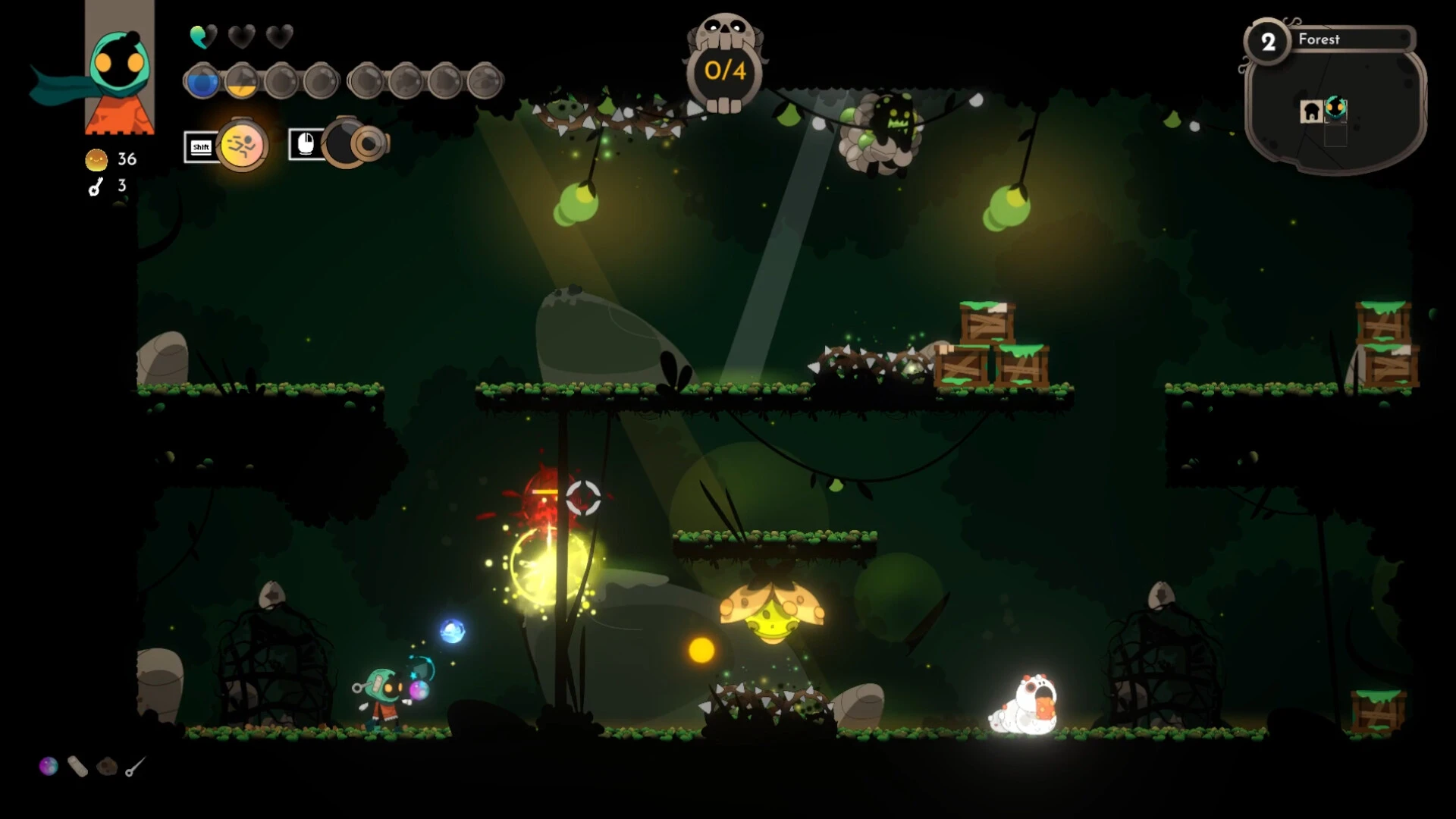Toggle an empty gray ammo orb slot
Image resolution: width=1456 pixels, height=819 pixels.
coord(282,81)
